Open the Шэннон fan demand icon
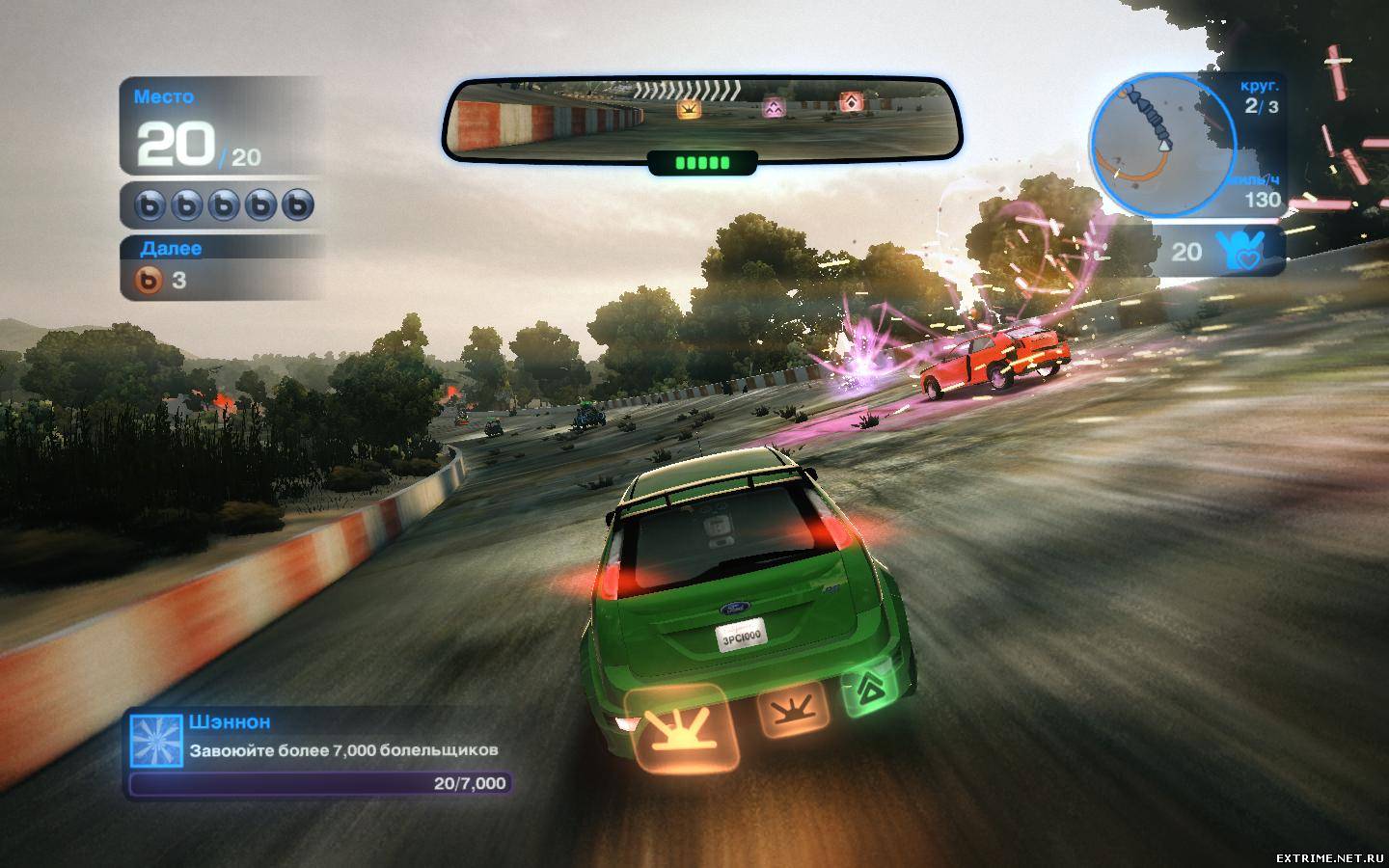1389x868 pixels. coord(155,741)
